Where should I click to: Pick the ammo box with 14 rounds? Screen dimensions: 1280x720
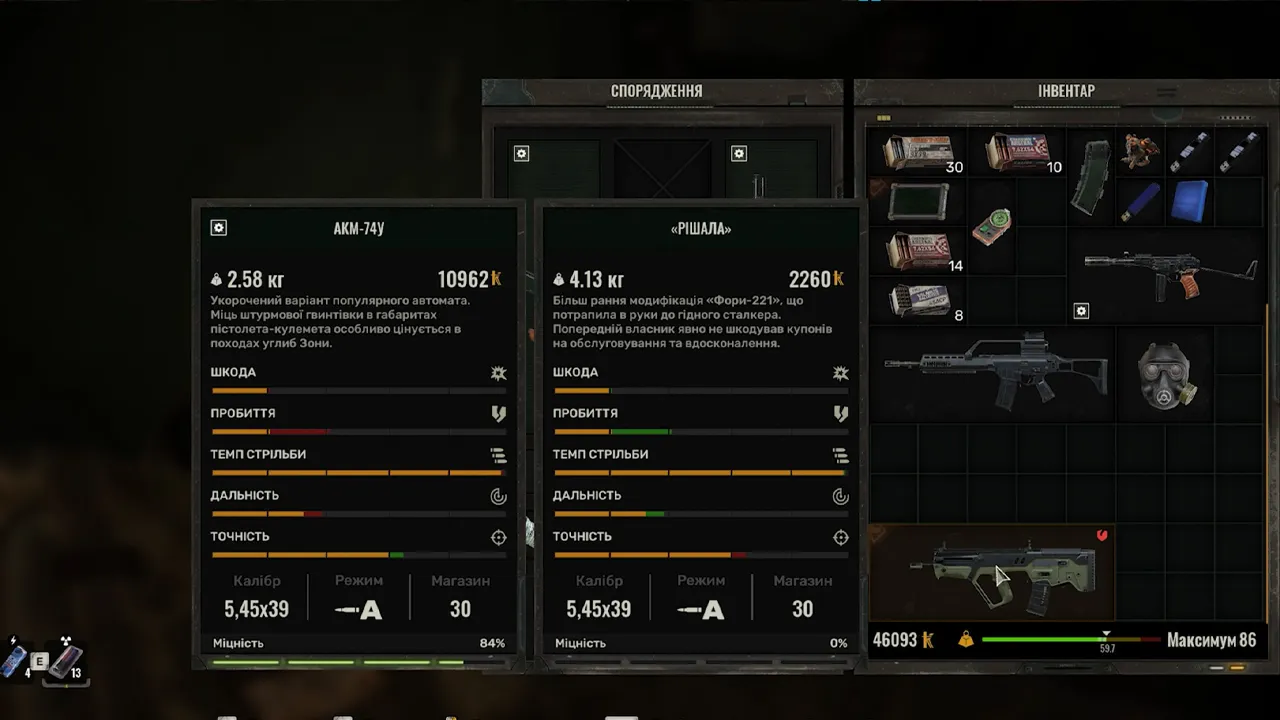[918, 251]
